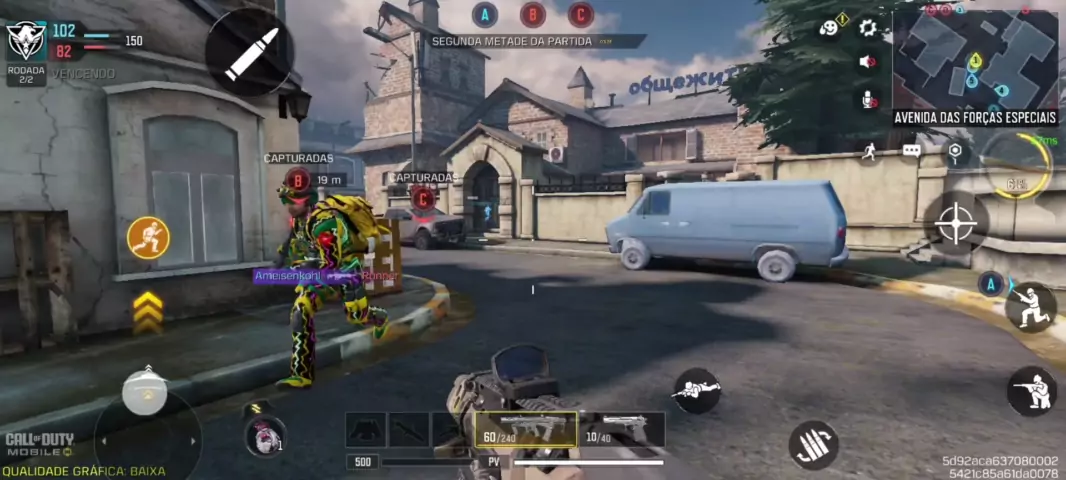Toggle the speaker audio icon
This screenshot has height=480, width=1066.
click(x=867, y=62)
